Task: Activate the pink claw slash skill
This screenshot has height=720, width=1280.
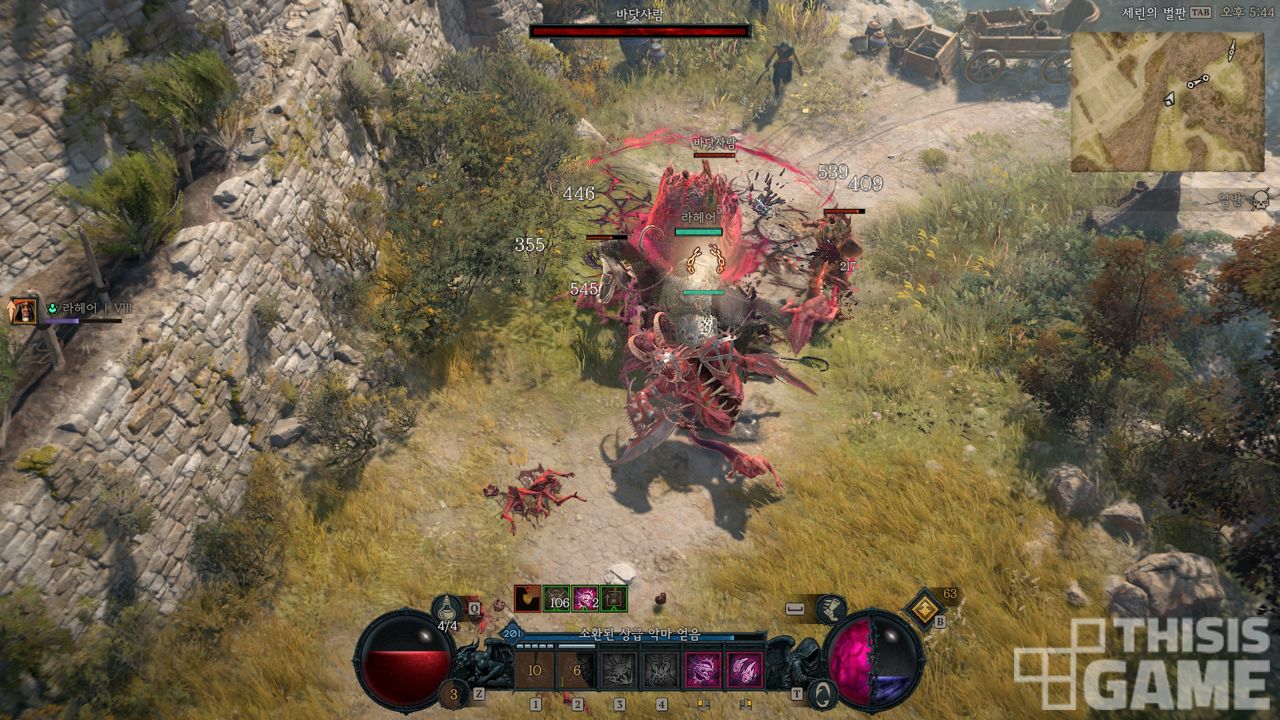Action: pos(744,670)
